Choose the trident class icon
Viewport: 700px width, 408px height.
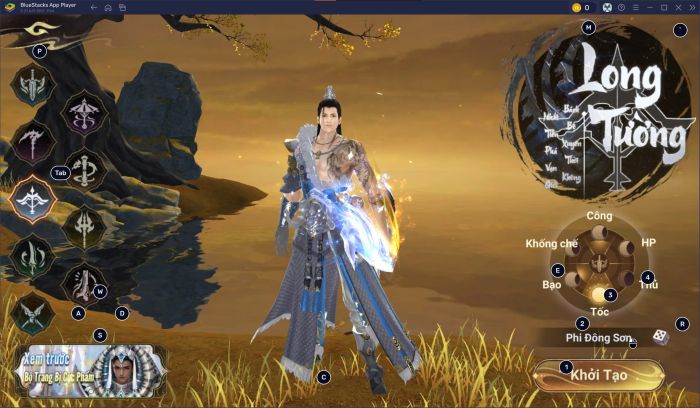86,225
